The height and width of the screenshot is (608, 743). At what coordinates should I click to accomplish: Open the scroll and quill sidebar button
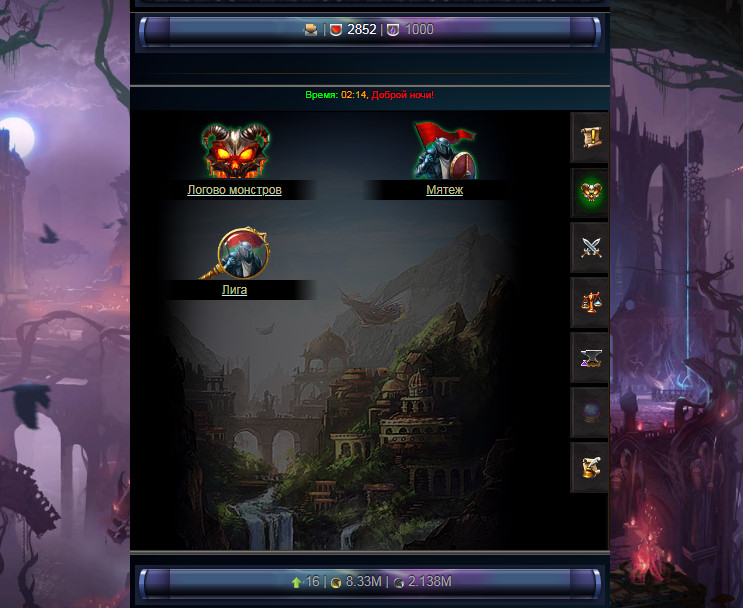[589, 467]
